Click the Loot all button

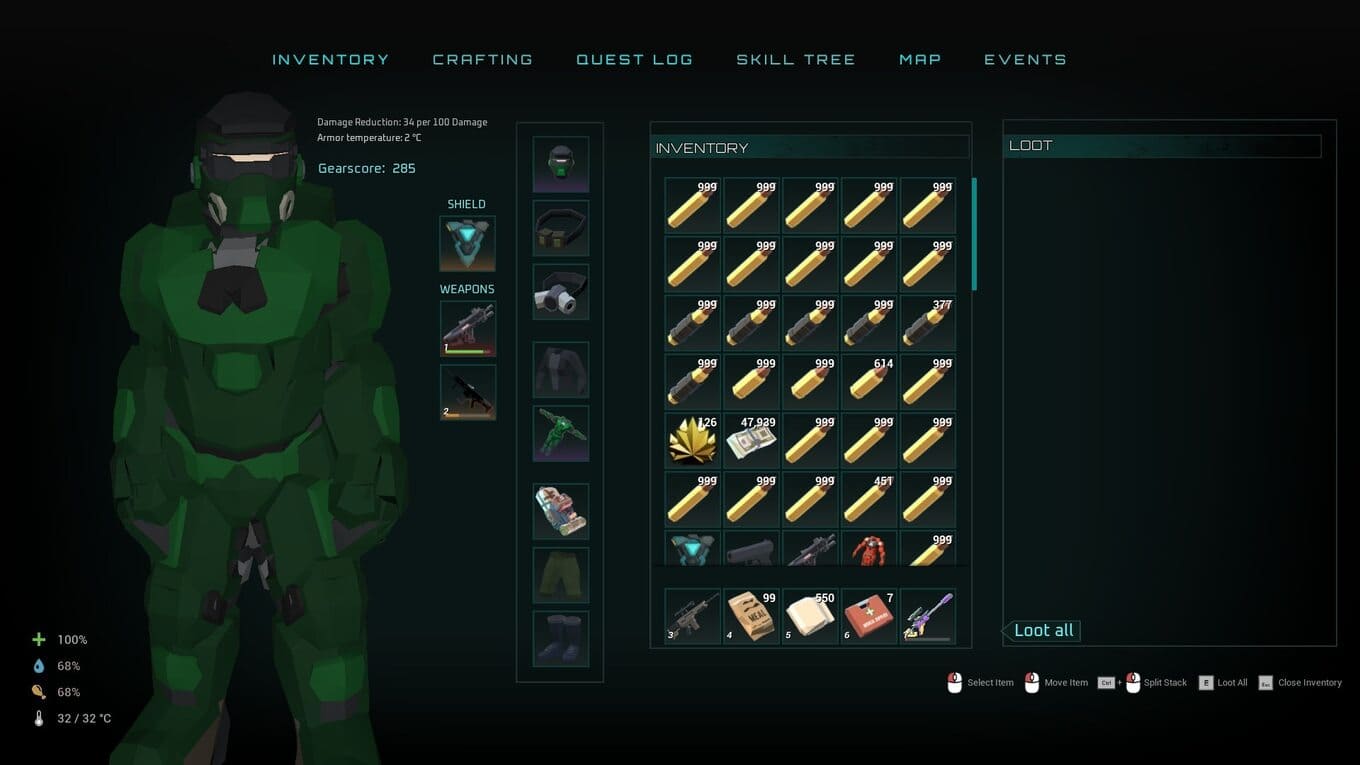point(1043,631)
